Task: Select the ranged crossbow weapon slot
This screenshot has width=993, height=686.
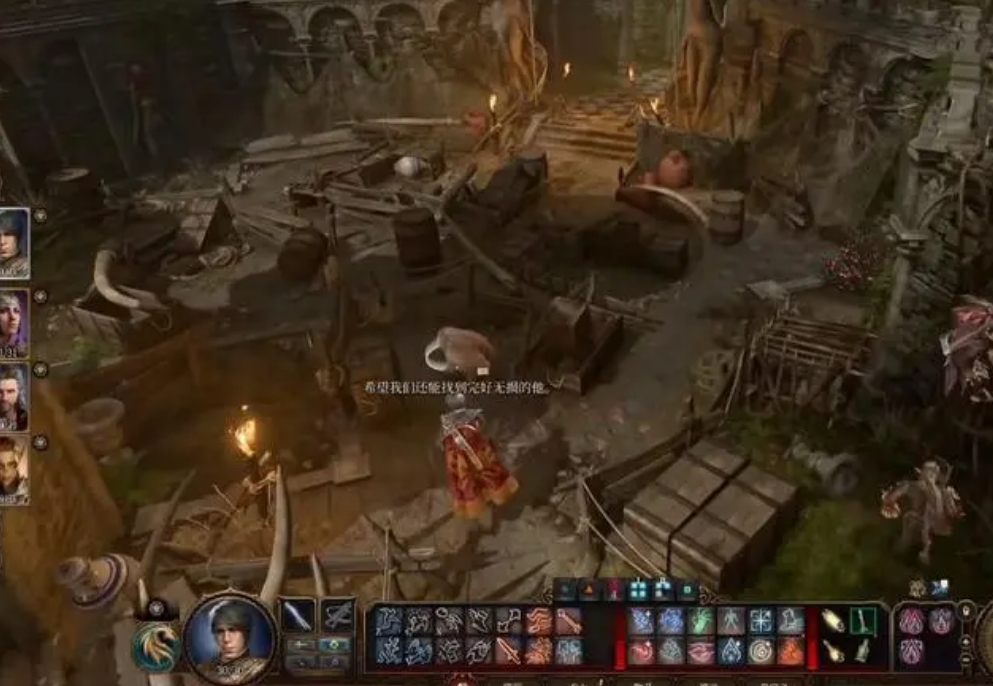Action: point(338,616)
